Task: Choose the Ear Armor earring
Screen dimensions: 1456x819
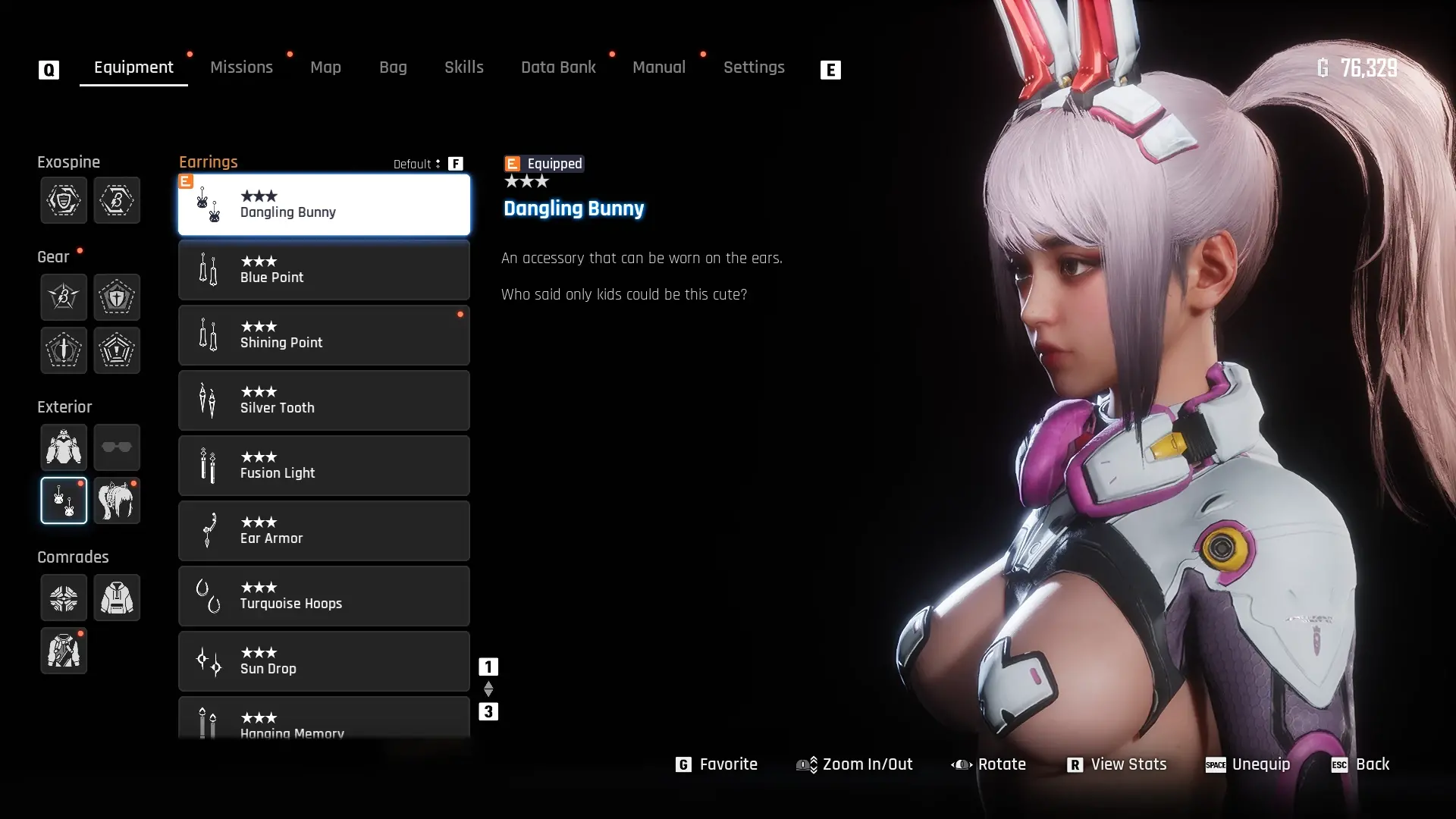Action: (324, 531)
